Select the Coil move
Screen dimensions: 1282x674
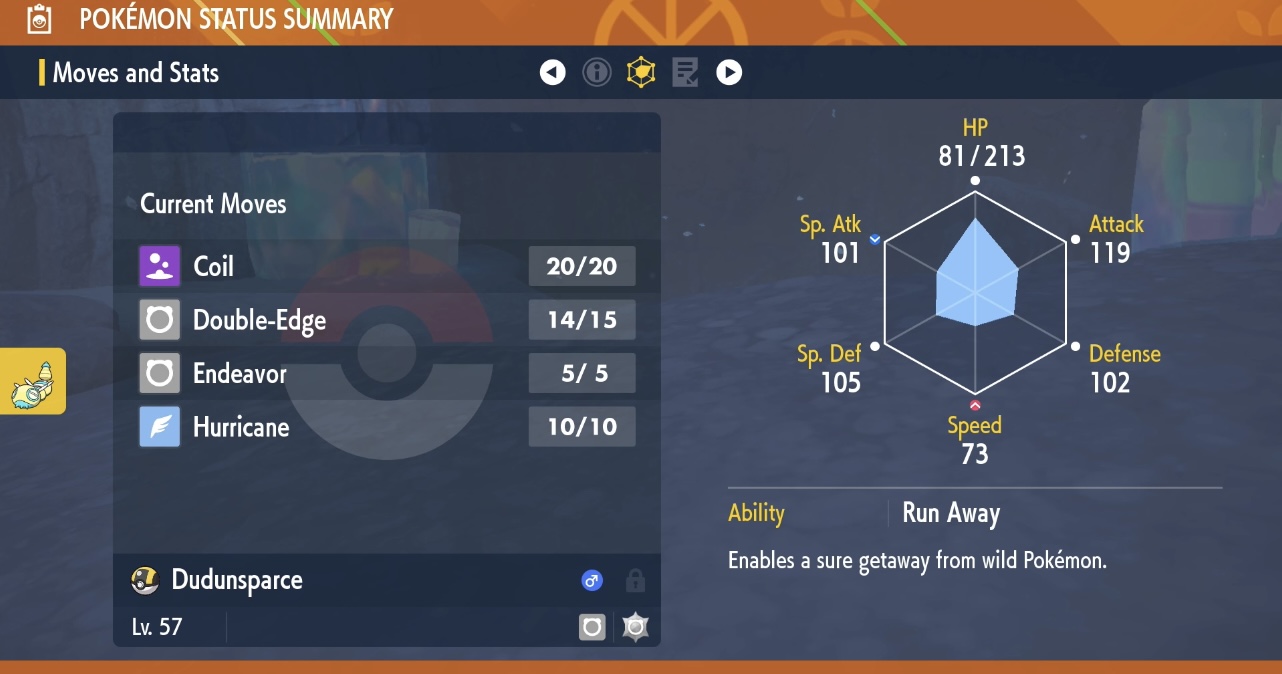click(386, 266)
